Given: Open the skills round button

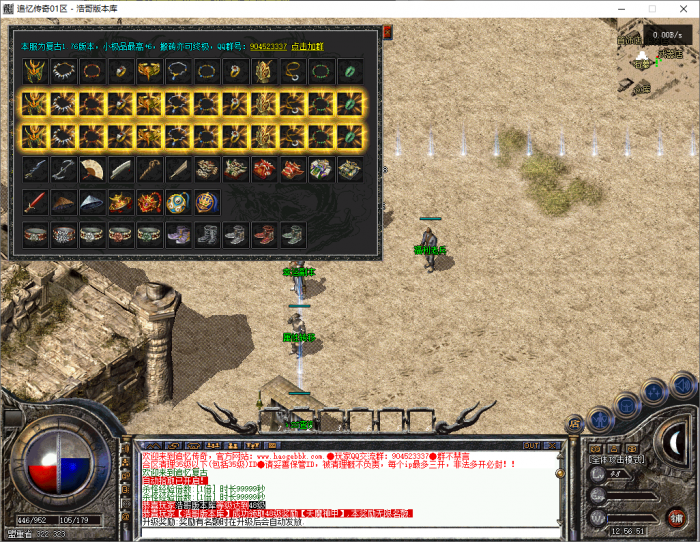Looking at the screenshot, I should tap(653, 391).
